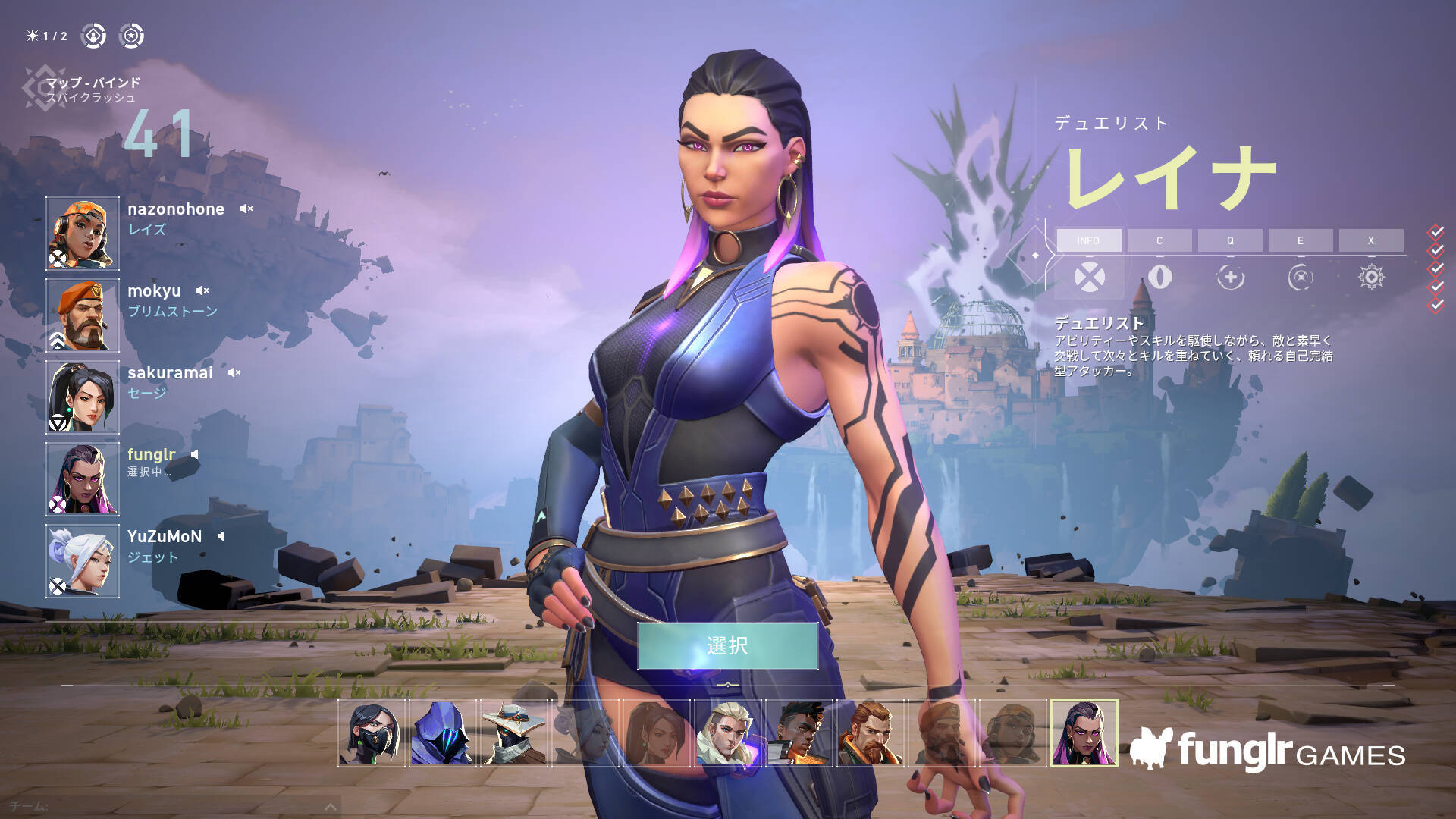
Task: Toggle mute icon beside nazonohone
Action: (x=246, y=209)
